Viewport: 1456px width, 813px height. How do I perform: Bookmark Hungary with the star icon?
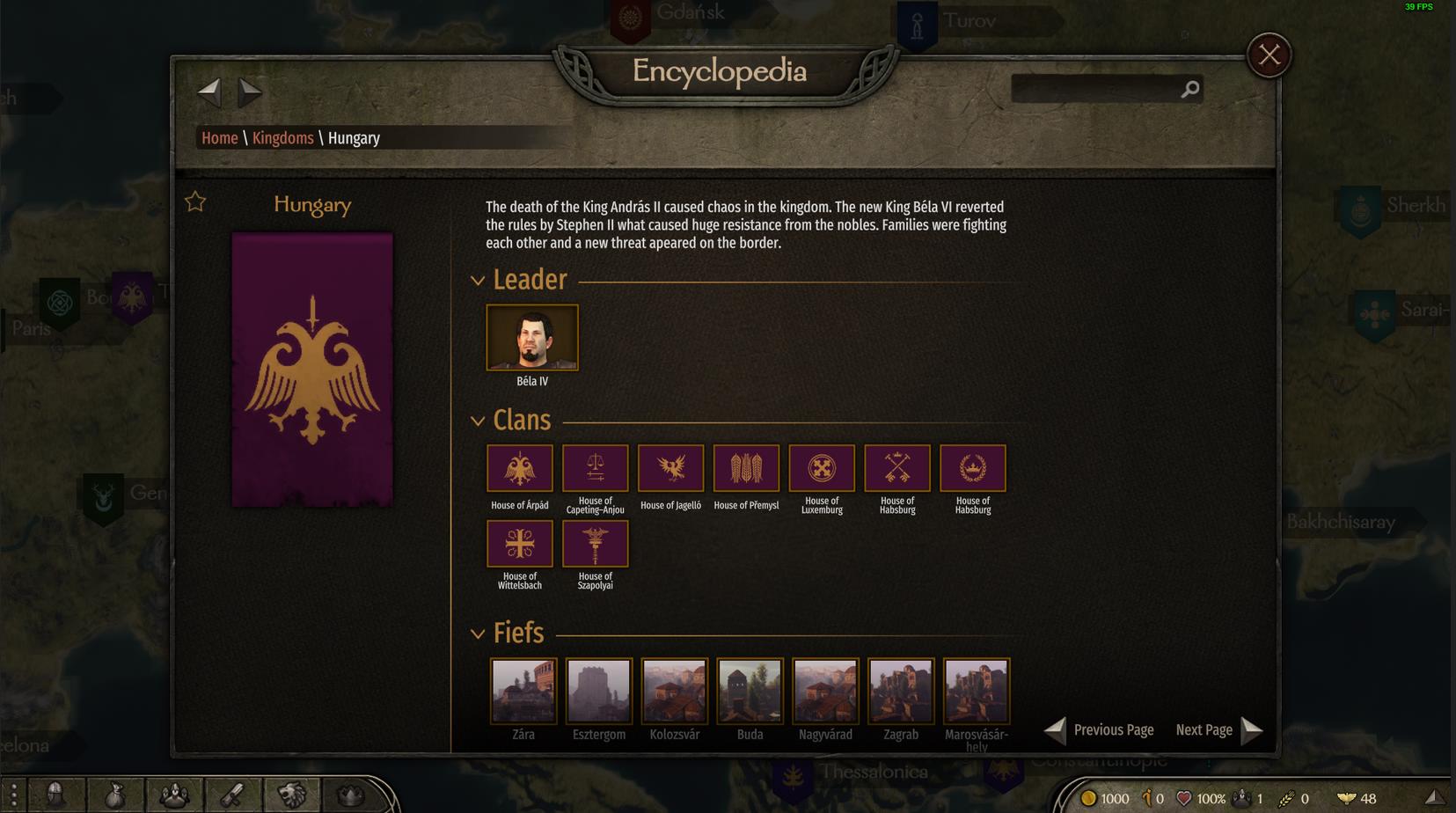point(195,202)
